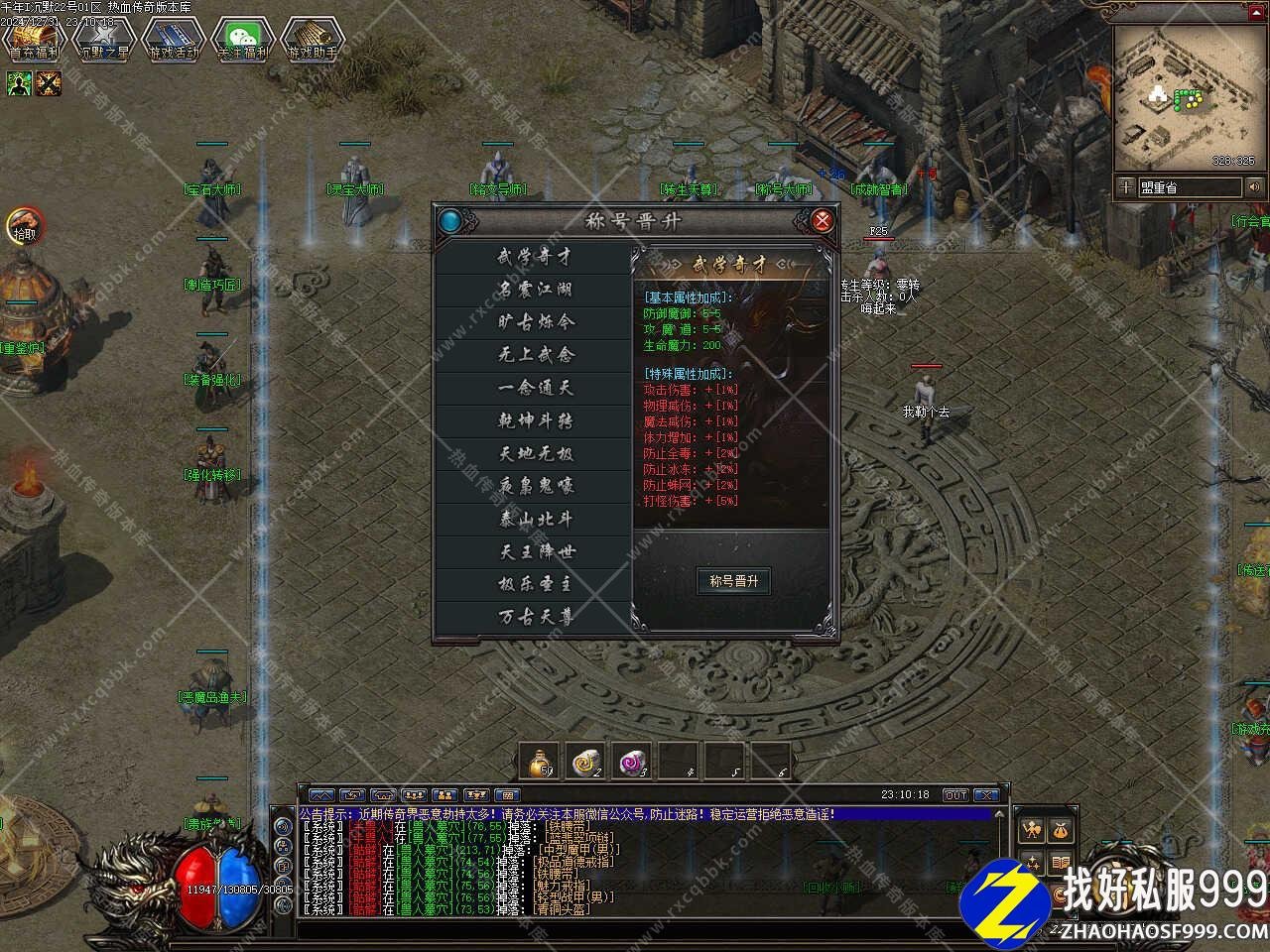The image size is (1270, 952).
Task: Click the OUT button on the chat bar
Action: (x=954, y=795)
